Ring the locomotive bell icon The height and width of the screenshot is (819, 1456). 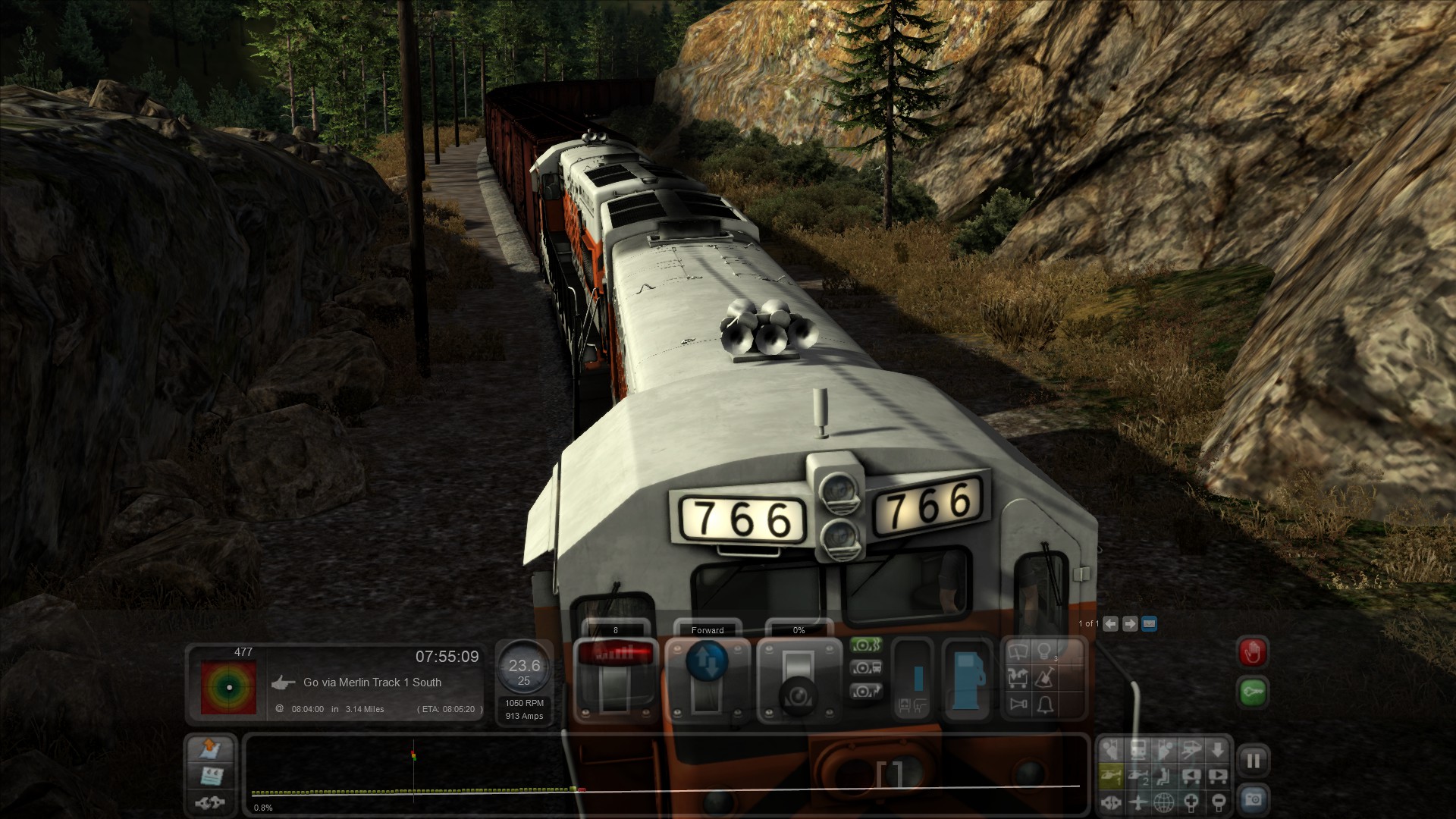click(x=1046, y=704)
